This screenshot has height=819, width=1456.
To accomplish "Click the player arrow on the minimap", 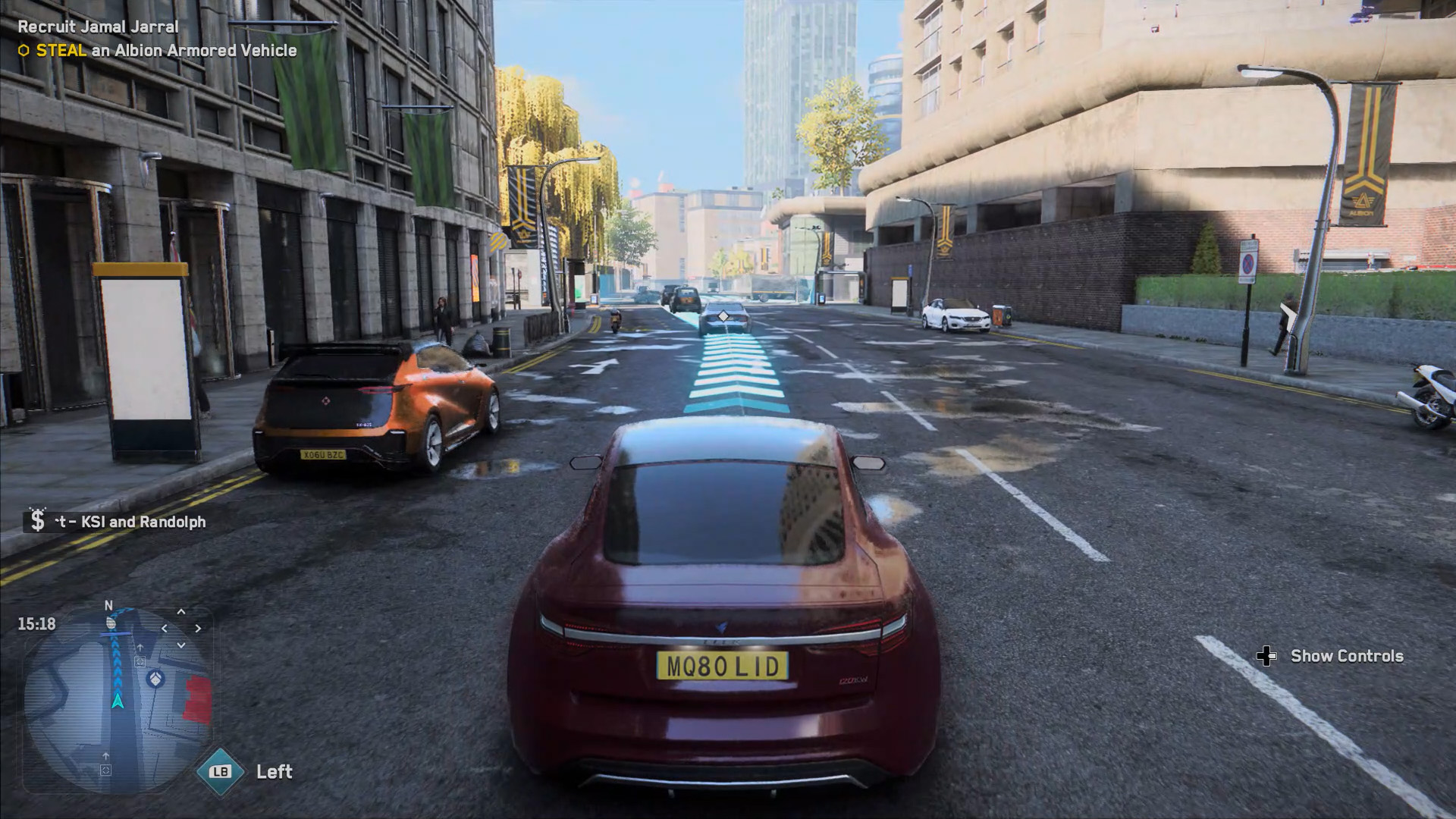I will [118, 700].
